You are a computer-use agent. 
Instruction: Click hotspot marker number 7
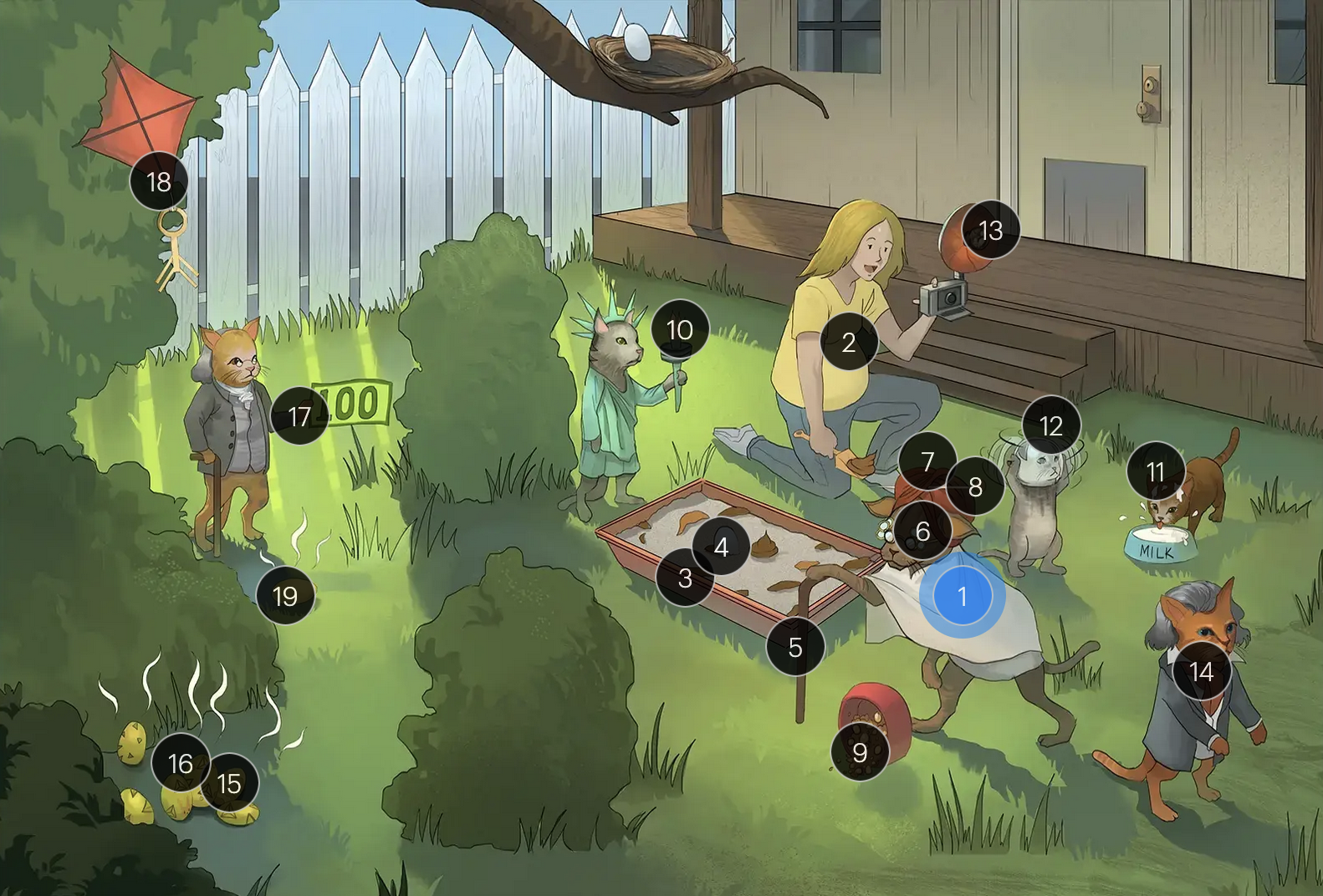pyautogui.click(x=927, y=461)
